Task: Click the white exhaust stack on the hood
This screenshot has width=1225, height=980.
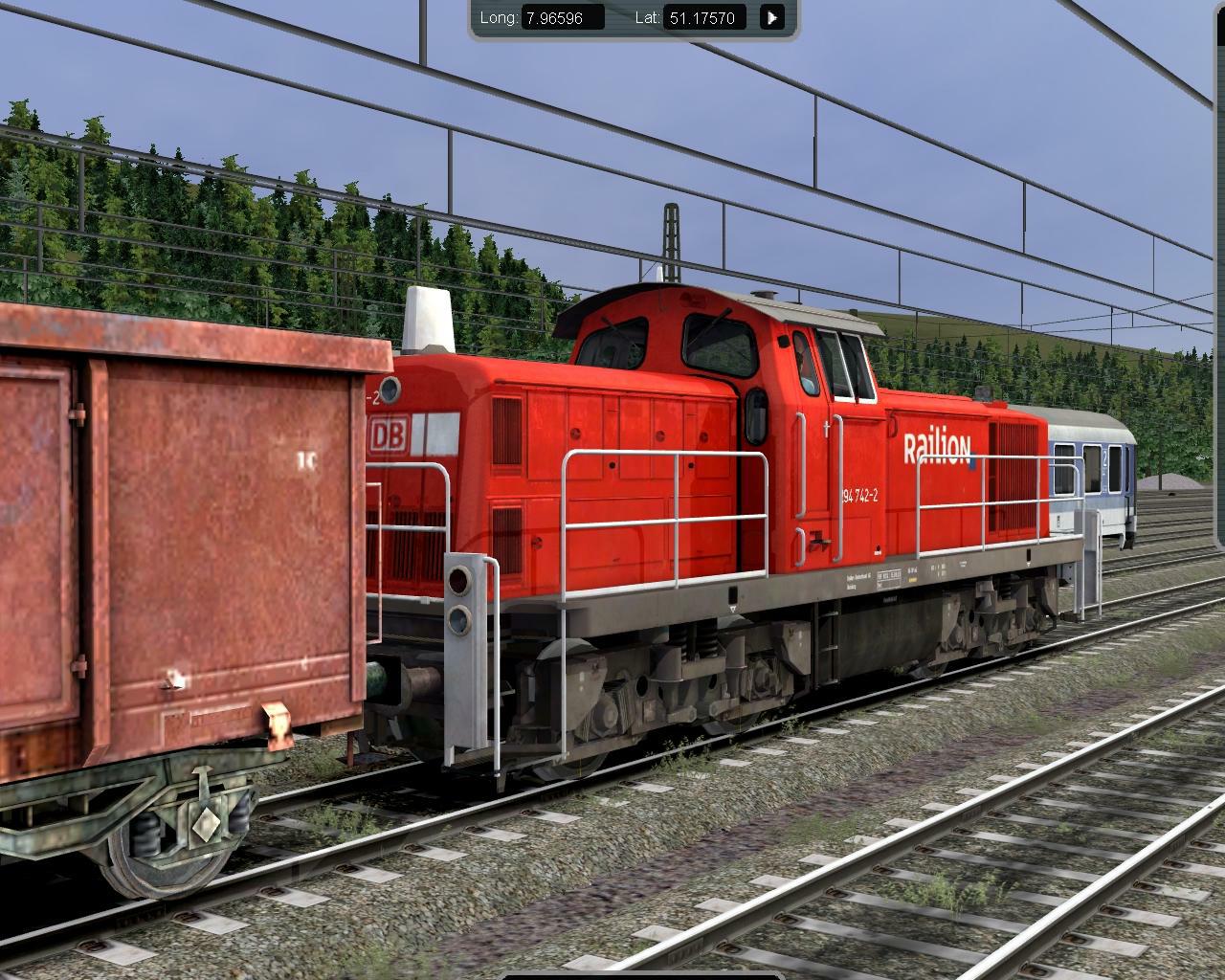Action: pos(428,316)
